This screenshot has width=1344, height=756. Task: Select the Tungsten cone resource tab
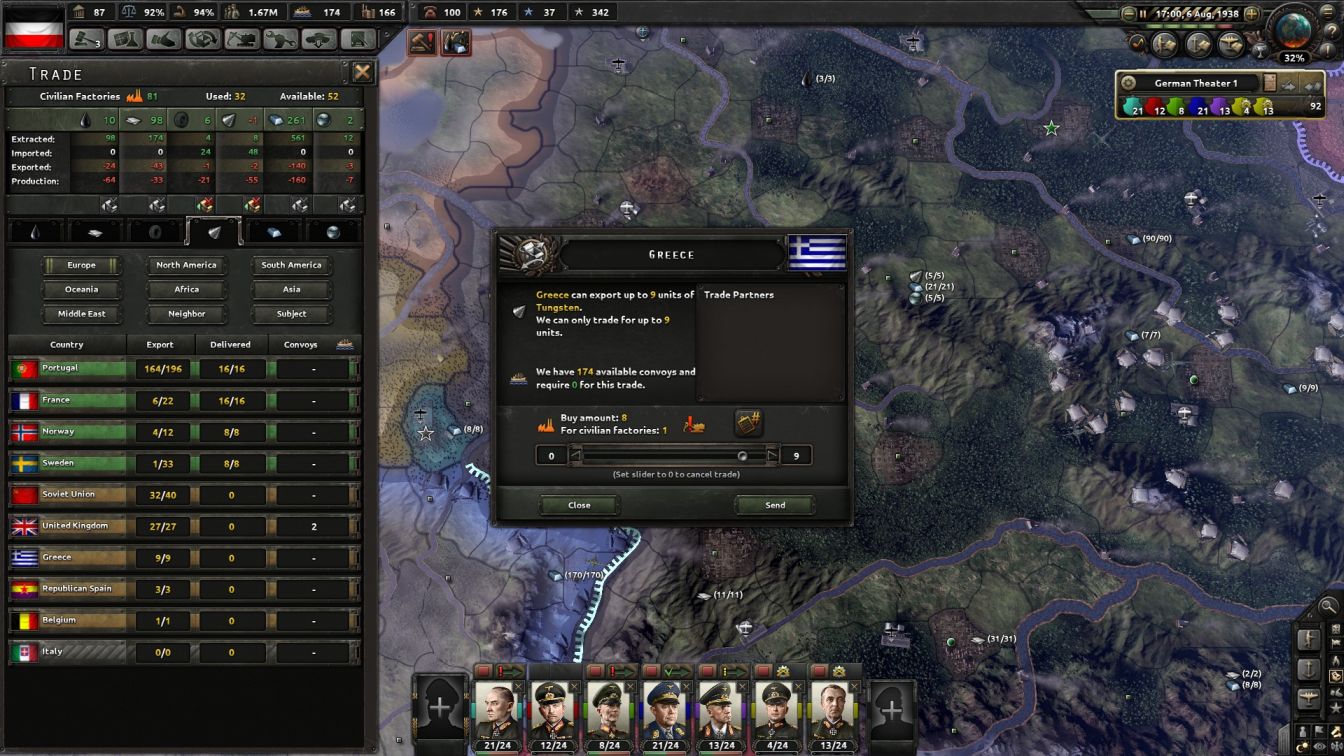pos(213,232)
